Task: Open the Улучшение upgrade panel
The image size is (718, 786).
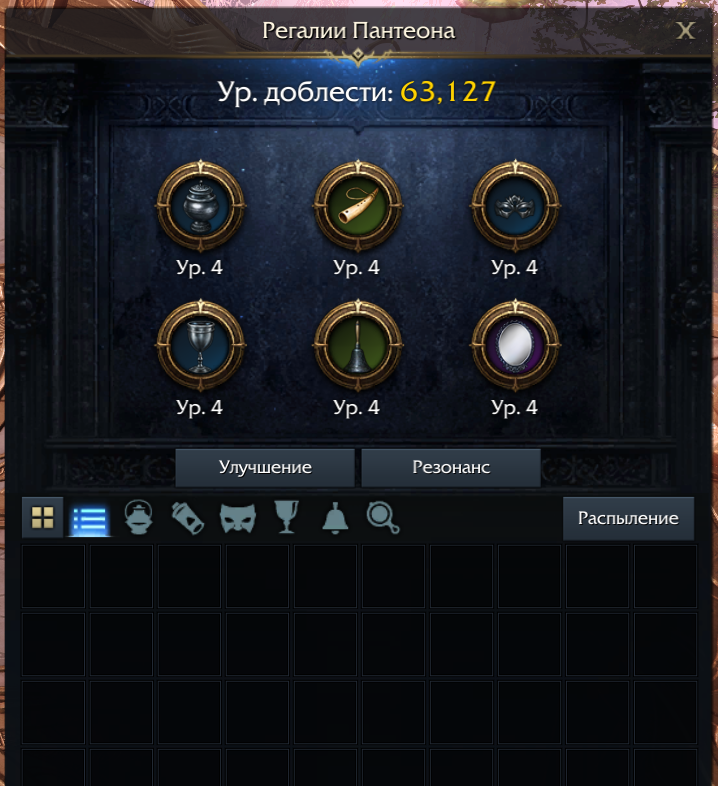Action: pyautogui.click(x=265, y=468)
